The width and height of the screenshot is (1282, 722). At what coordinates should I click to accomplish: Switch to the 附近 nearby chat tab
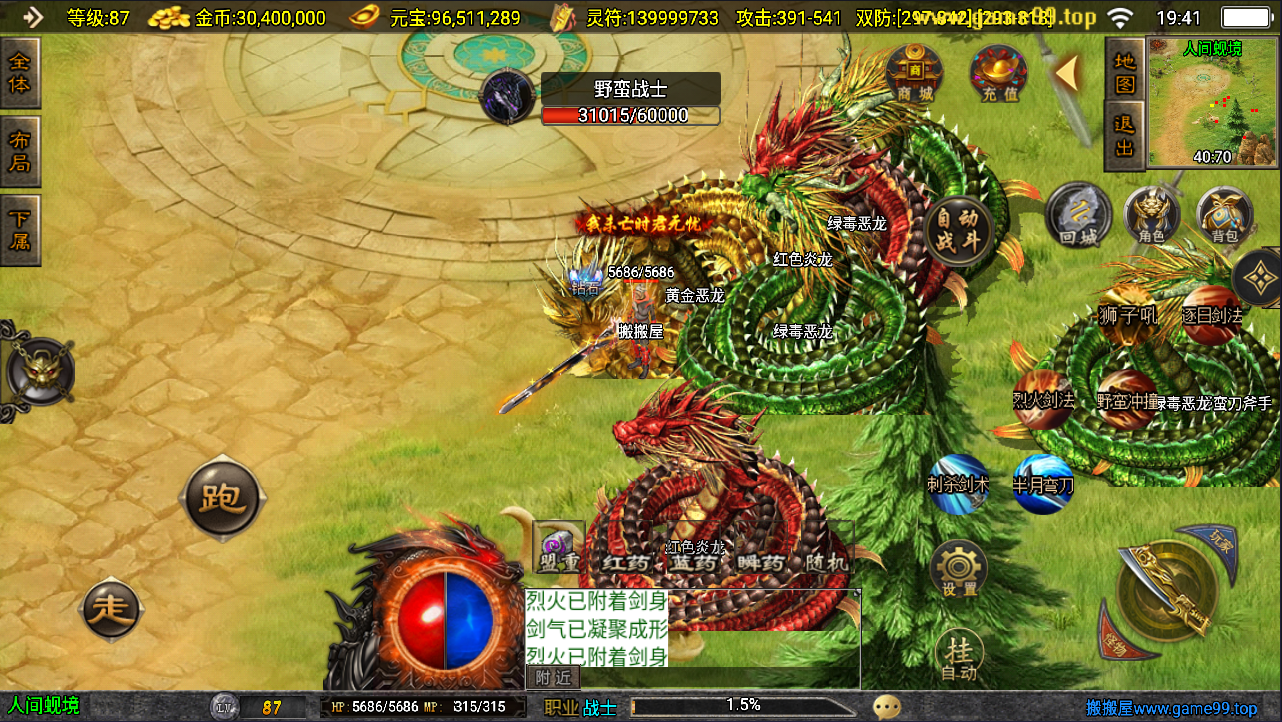tap(552, 678)
